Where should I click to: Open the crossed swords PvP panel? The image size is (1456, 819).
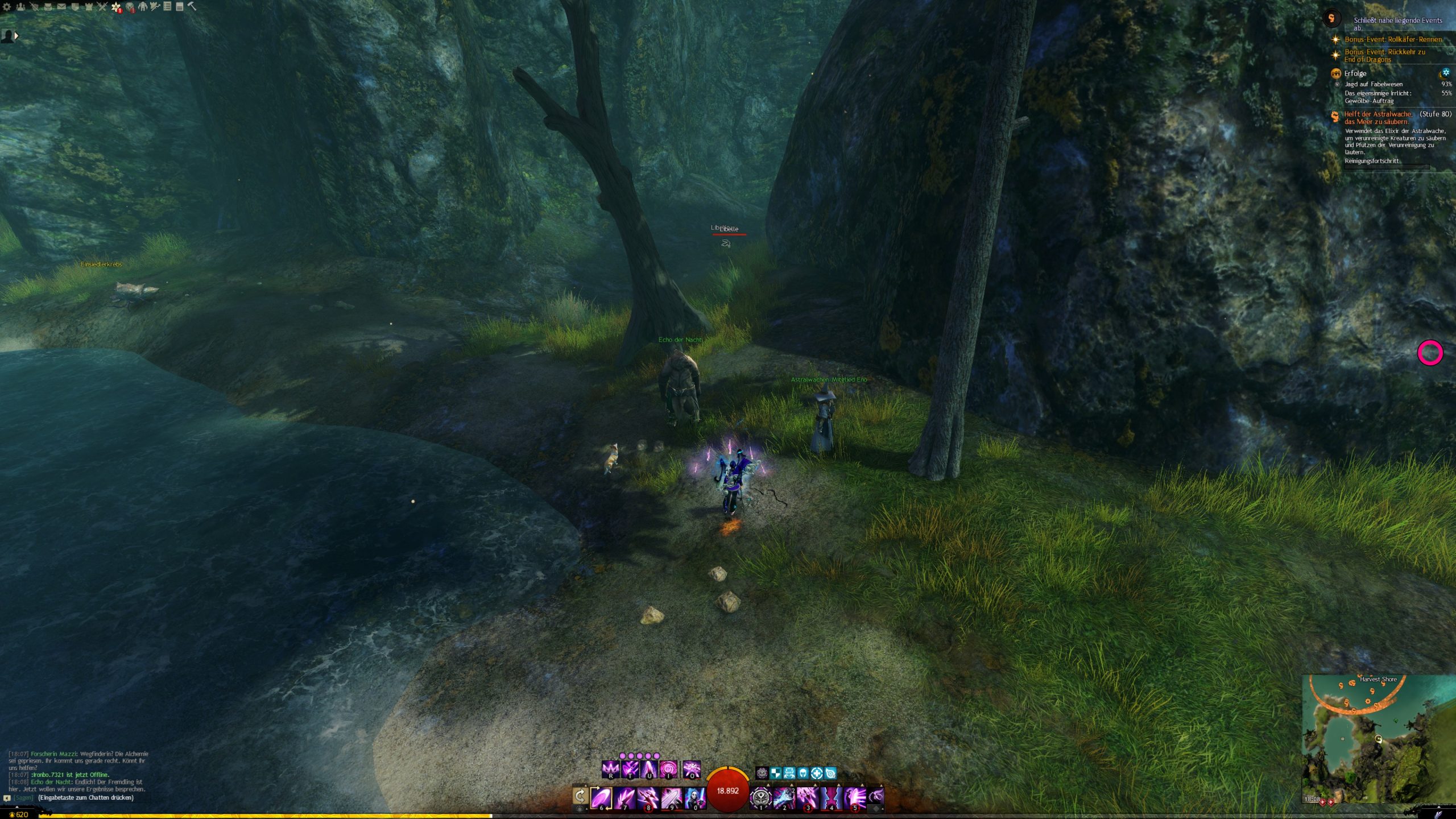coord(102,7)
